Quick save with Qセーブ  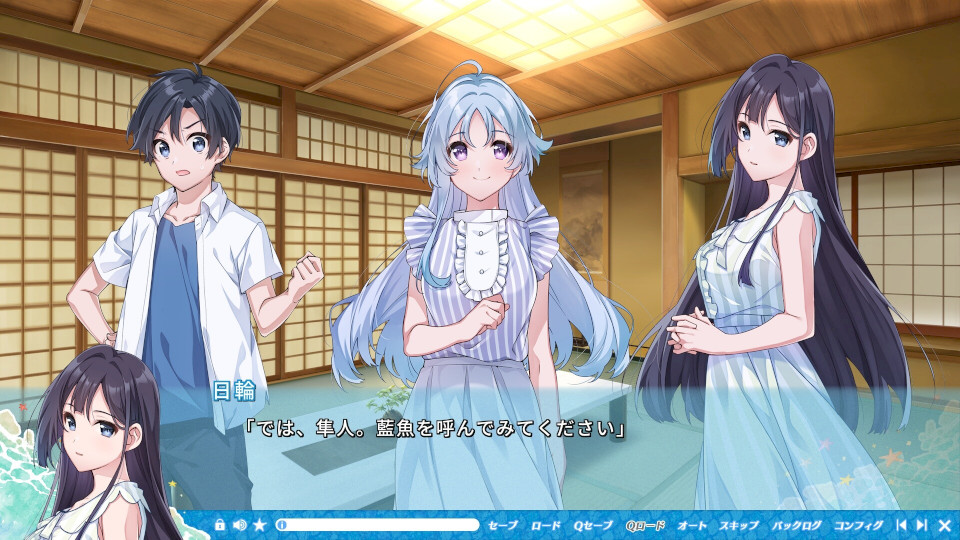(x=593, y=525)
